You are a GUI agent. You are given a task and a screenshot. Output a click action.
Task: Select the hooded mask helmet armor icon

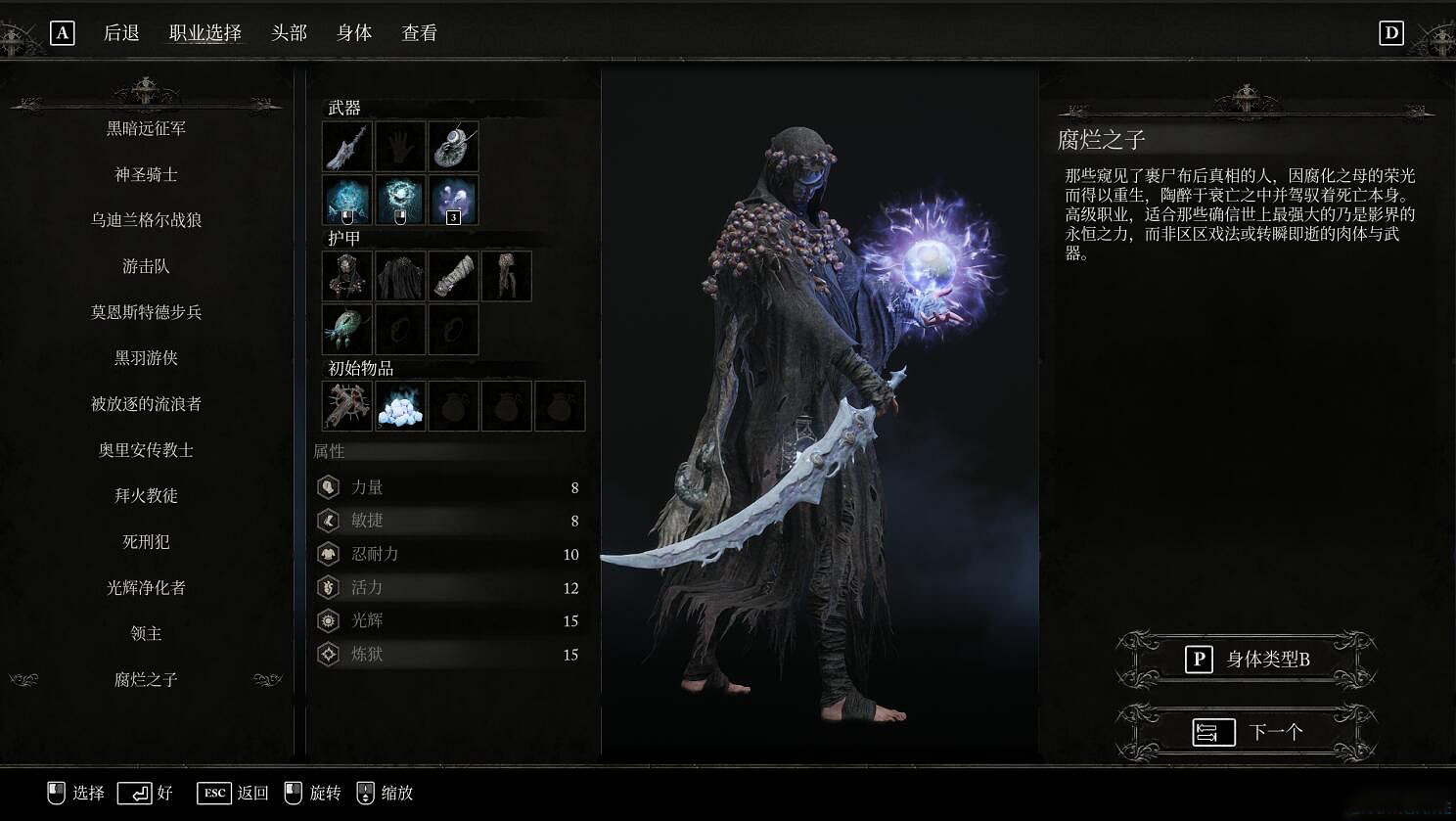pyautogui.click(x=346, y=275)
